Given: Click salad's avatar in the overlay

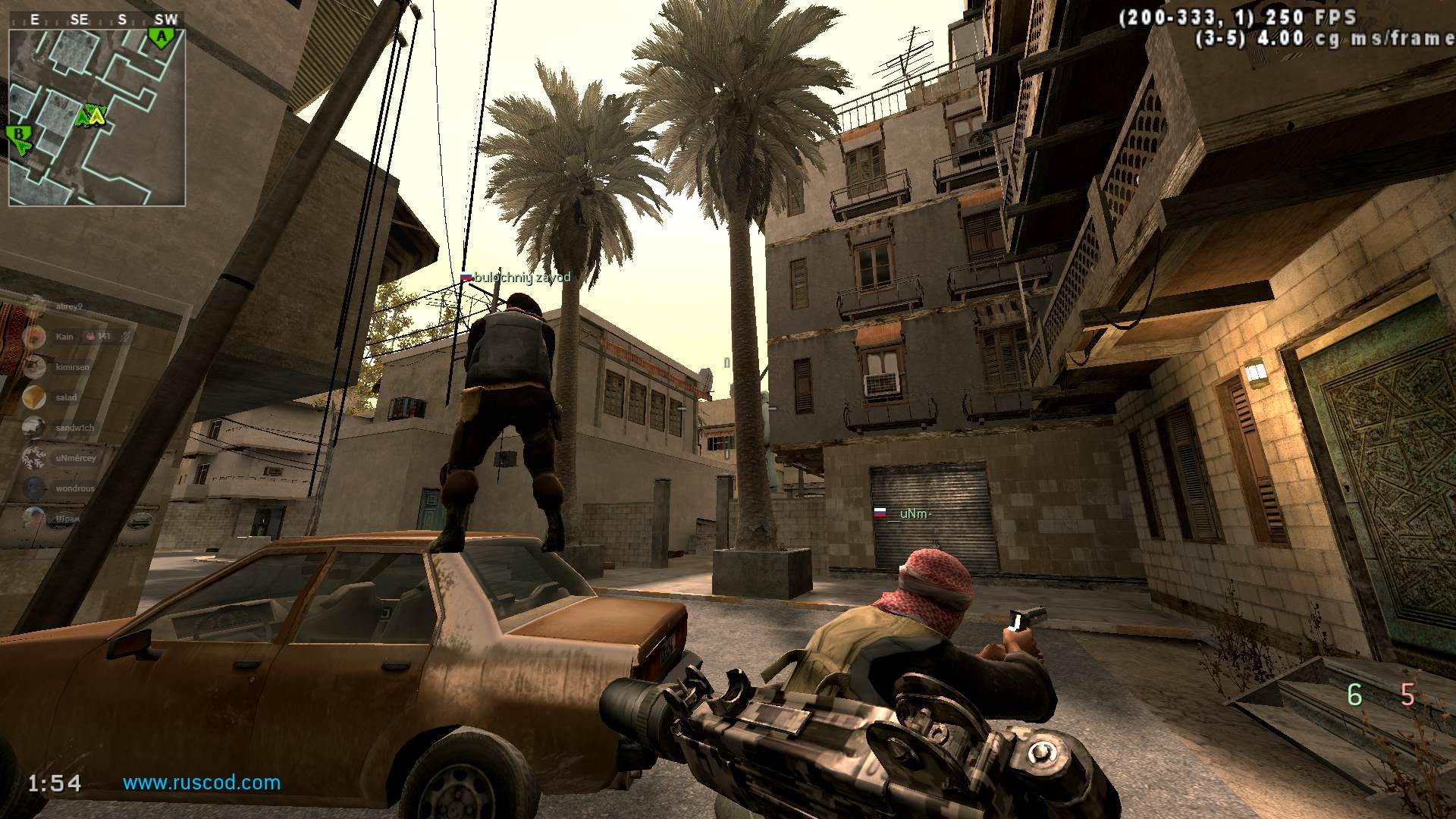Looking at the screenshot, I should tap(34, 397).
